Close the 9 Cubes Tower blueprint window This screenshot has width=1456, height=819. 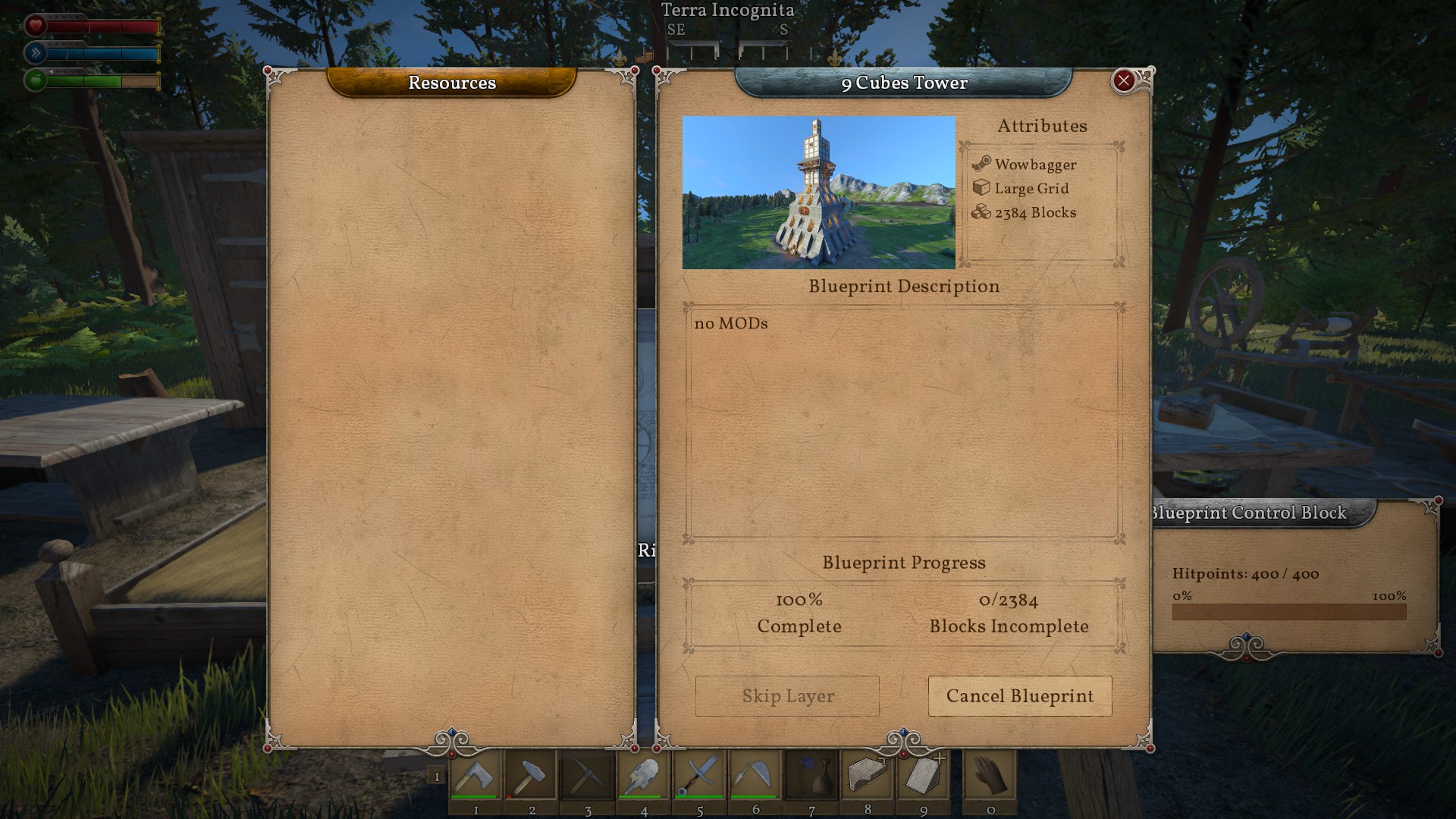(1123, 80)
